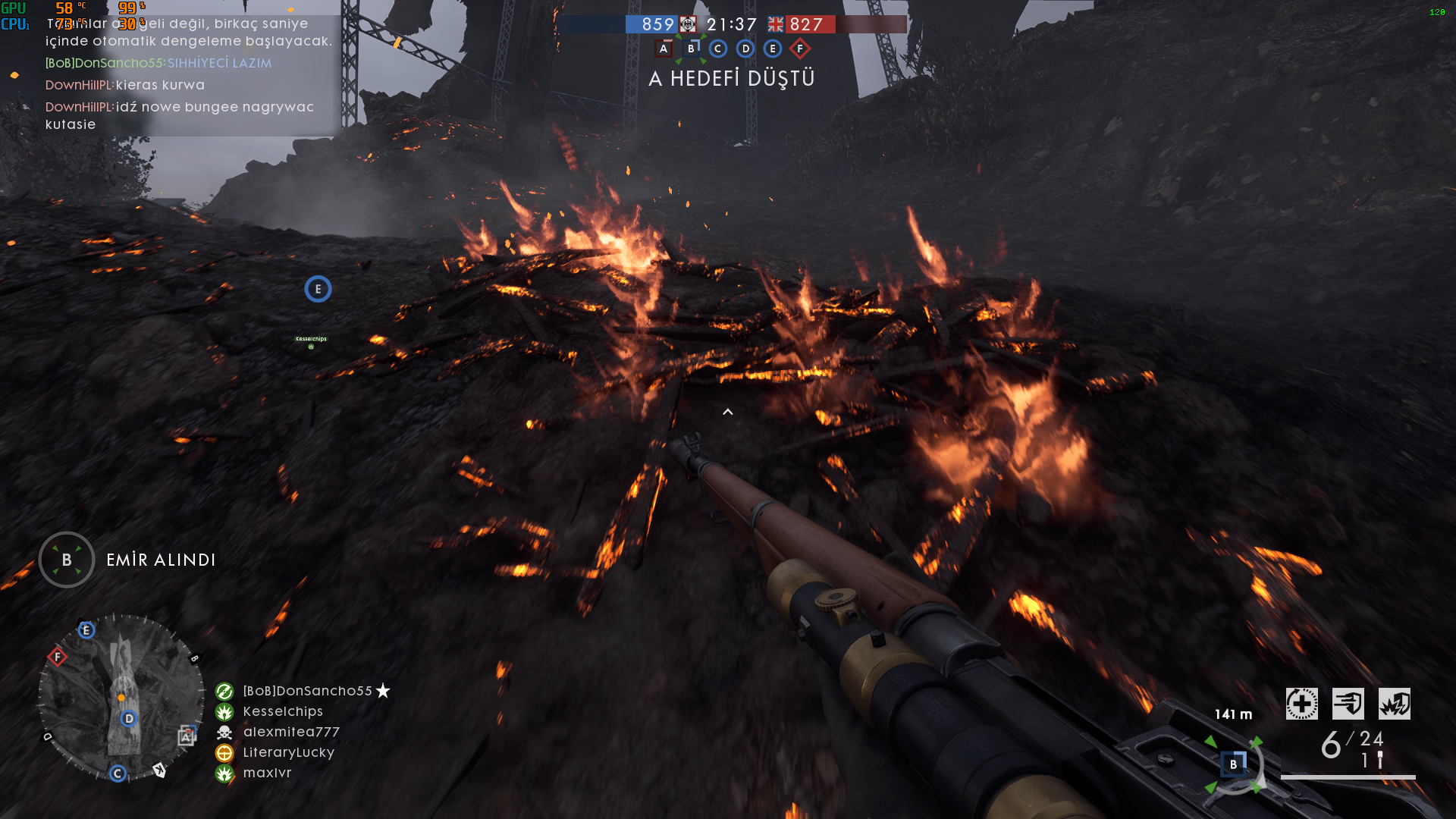Activate the medical cross gadget icon
This screenshot has width=1456, height=819.
(x=1301, y=704)
